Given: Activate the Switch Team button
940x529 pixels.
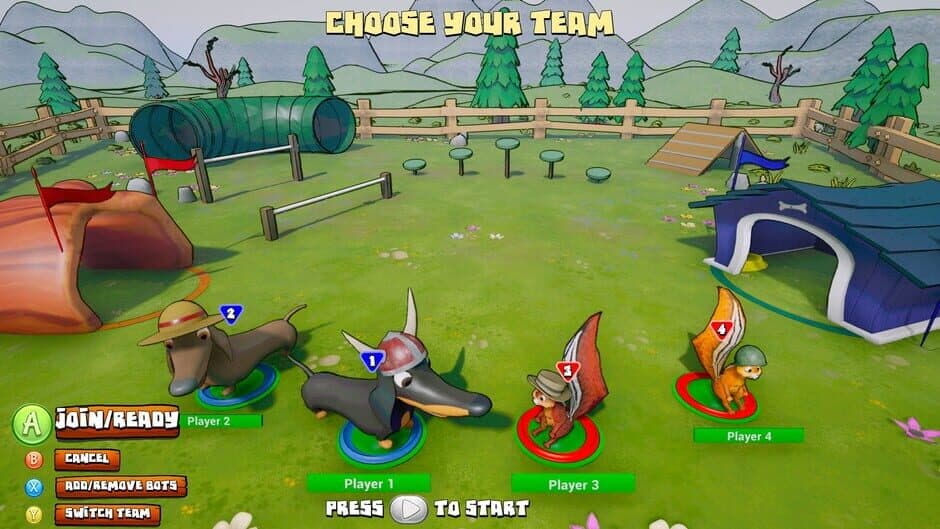Looking at the screenshot, I should click(107, 515).
